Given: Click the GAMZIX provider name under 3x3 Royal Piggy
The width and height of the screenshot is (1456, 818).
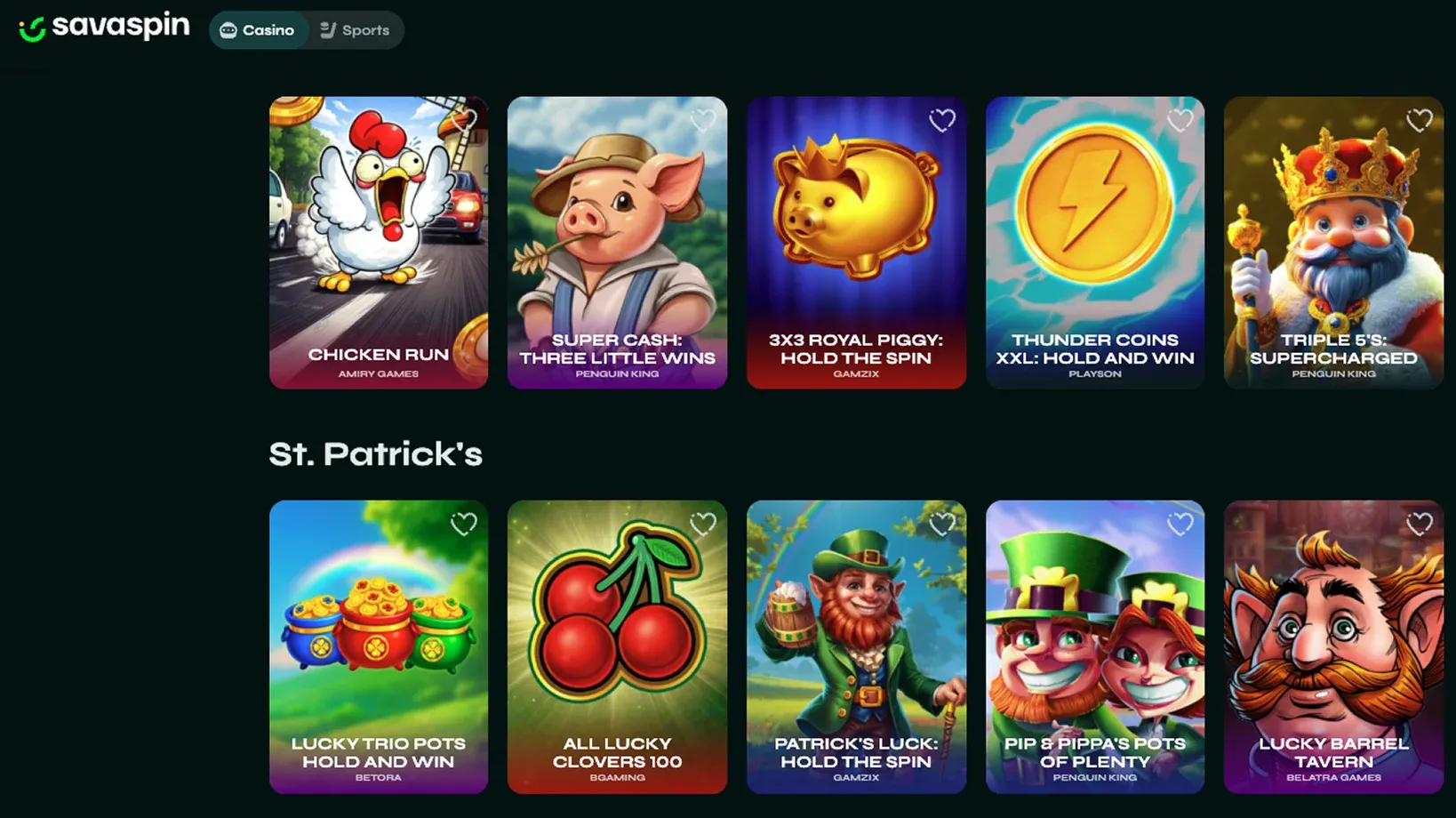Looking at the screenshot, I should pyautogui.click(x=856, y=374).
